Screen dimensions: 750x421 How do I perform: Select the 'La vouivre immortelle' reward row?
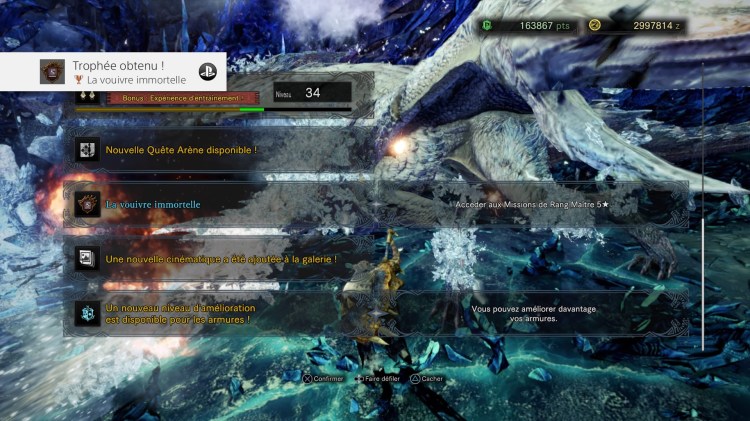[x=380, y=205]
